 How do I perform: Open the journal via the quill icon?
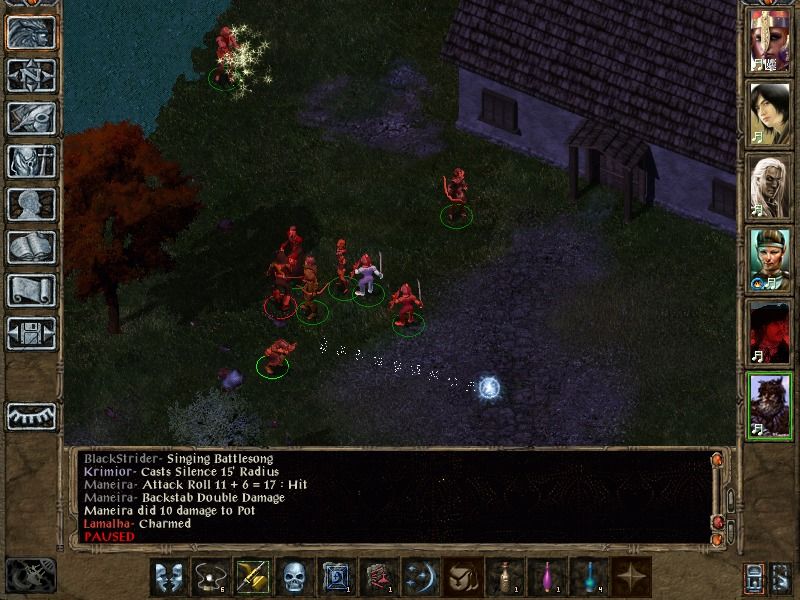pos(31,118)
